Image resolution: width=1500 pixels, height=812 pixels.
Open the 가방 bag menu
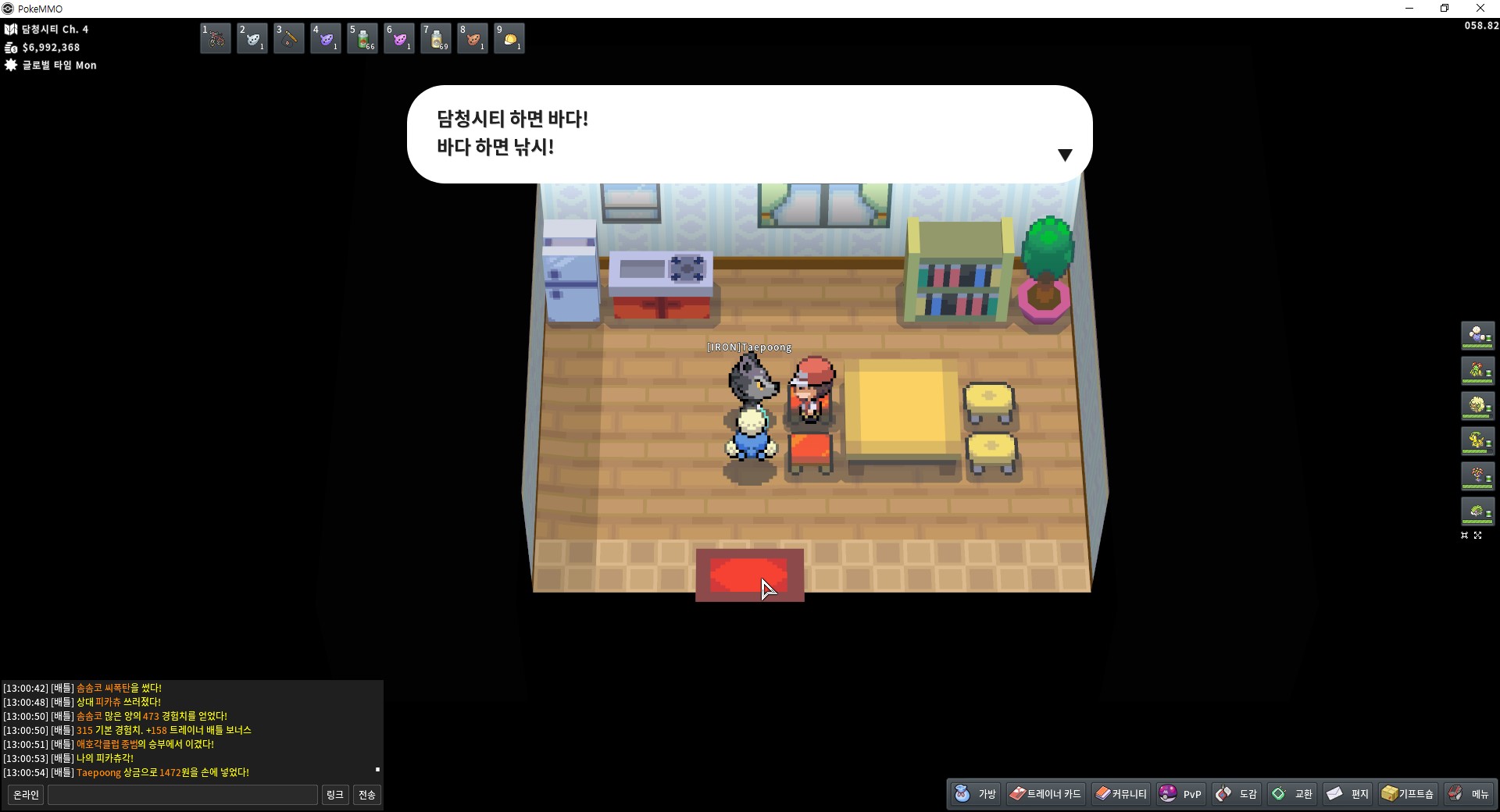976,794
